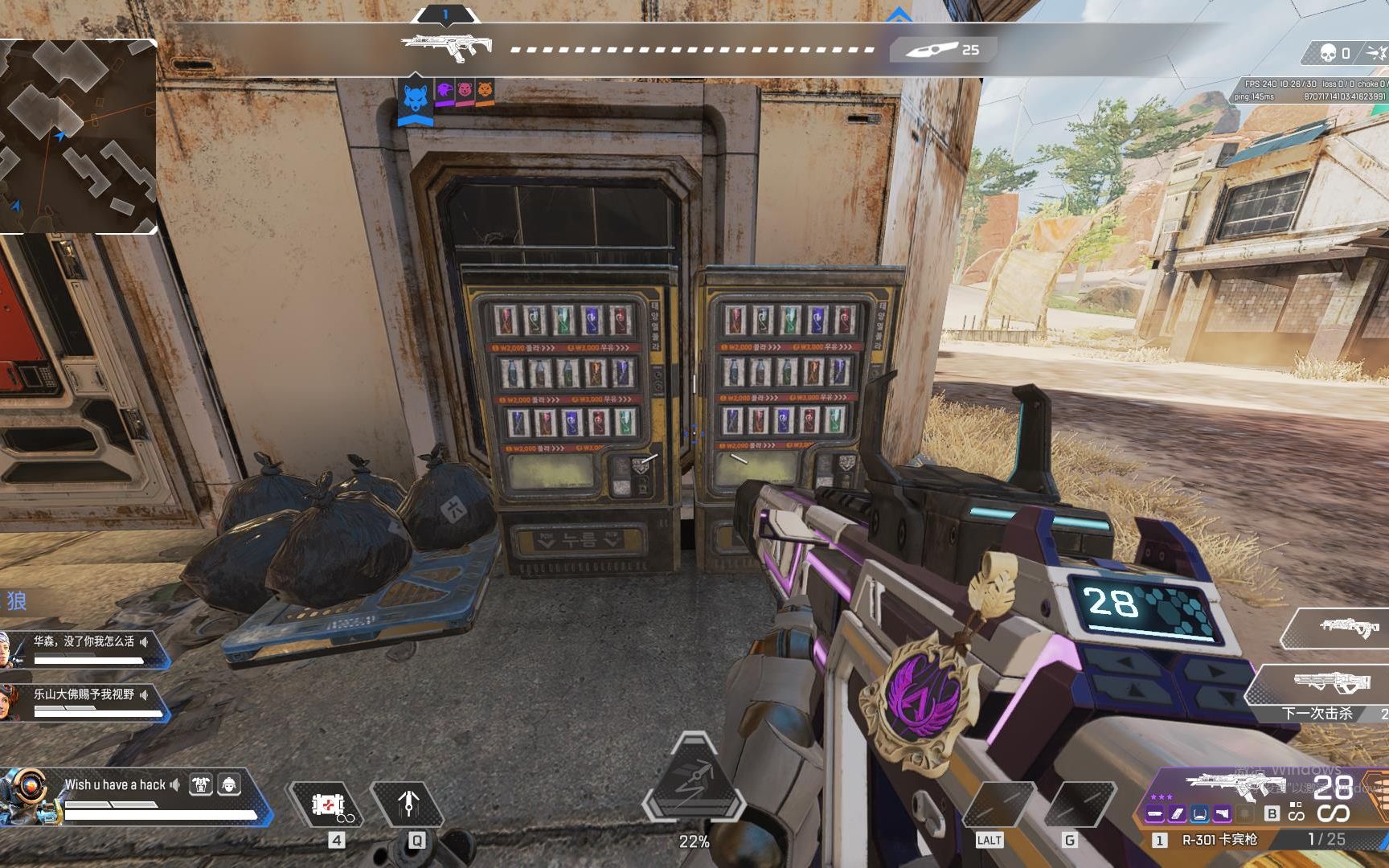Viewport: 1389px width, 868px height.
Task: Click the barrel attachment icon on weapon panel
Action: [1155, 814]
